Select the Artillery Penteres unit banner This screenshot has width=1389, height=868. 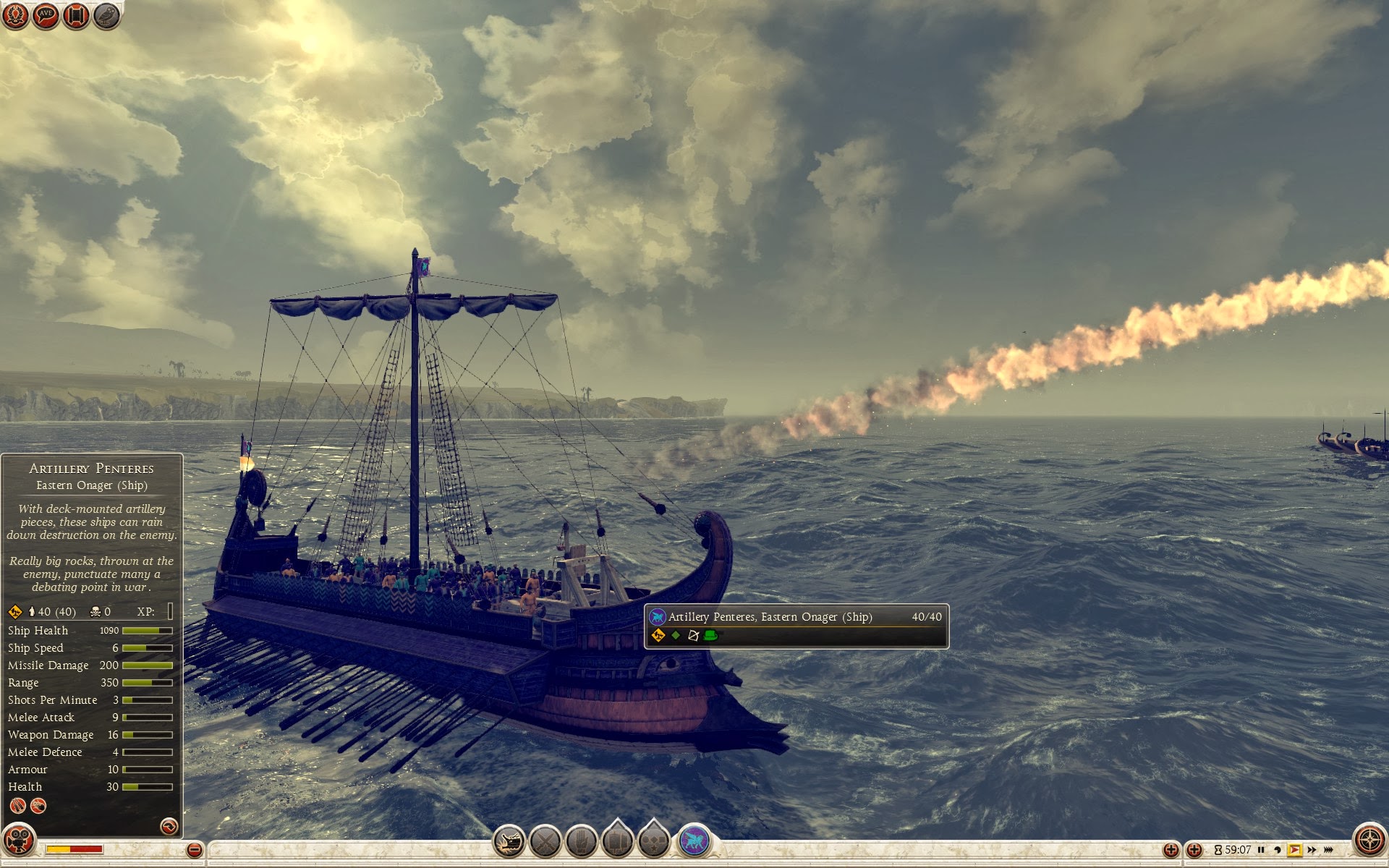(796, 626)
